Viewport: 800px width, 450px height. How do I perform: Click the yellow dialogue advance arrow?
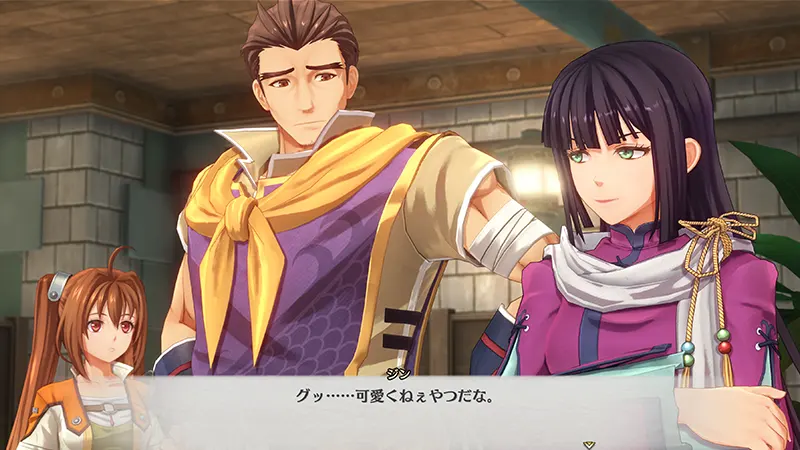pos(591,442)
